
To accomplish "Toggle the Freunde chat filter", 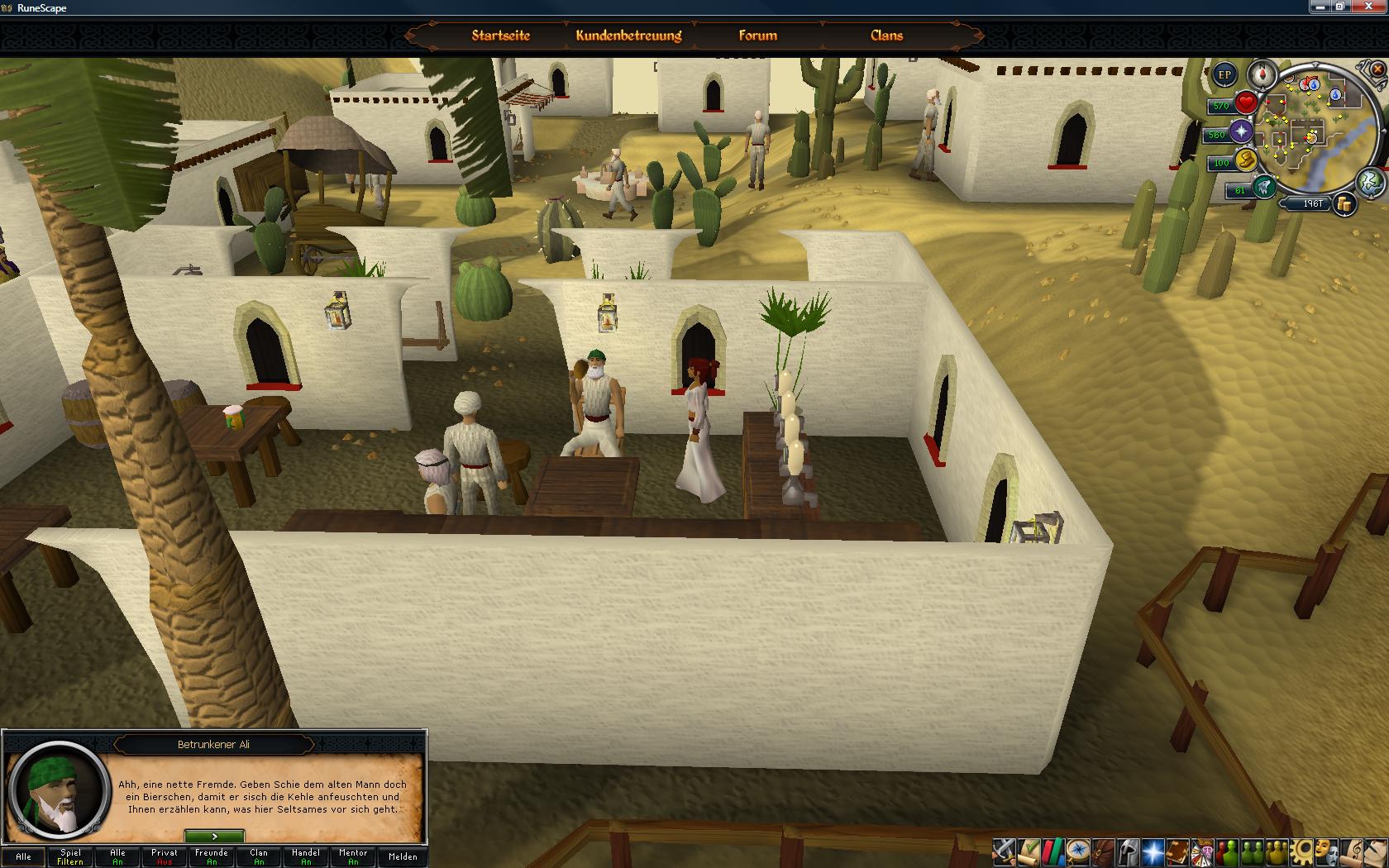I will pyautogui.click(x=212, y=856).
